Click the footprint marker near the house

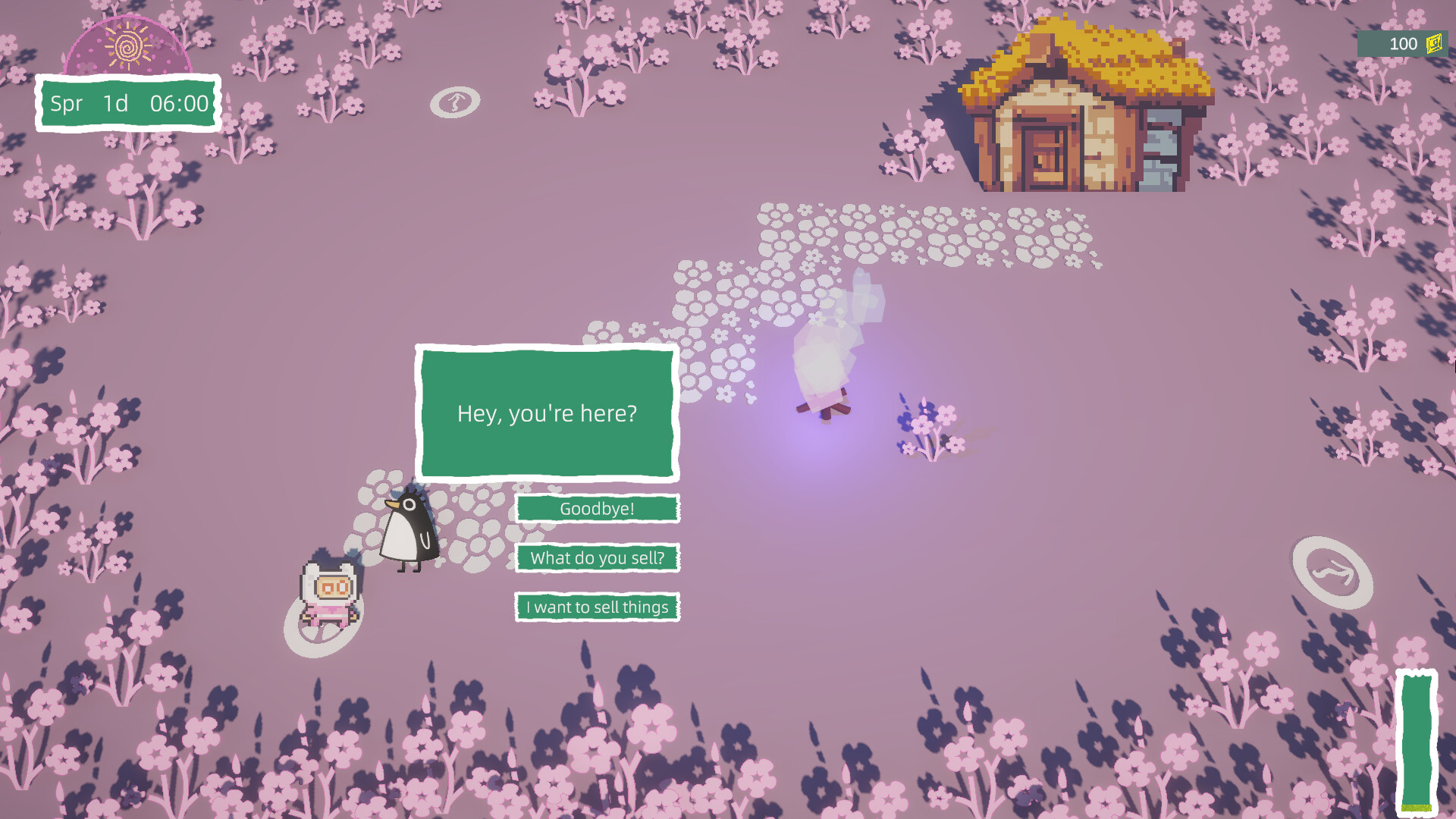(x=454, y=99)
